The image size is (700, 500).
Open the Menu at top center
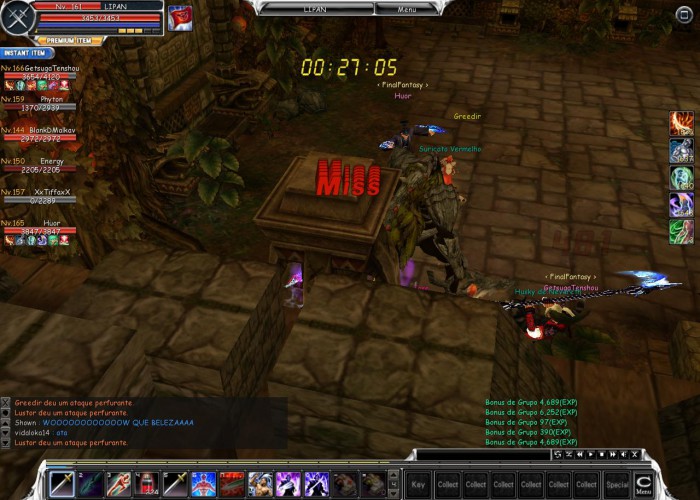click(407, 8)
